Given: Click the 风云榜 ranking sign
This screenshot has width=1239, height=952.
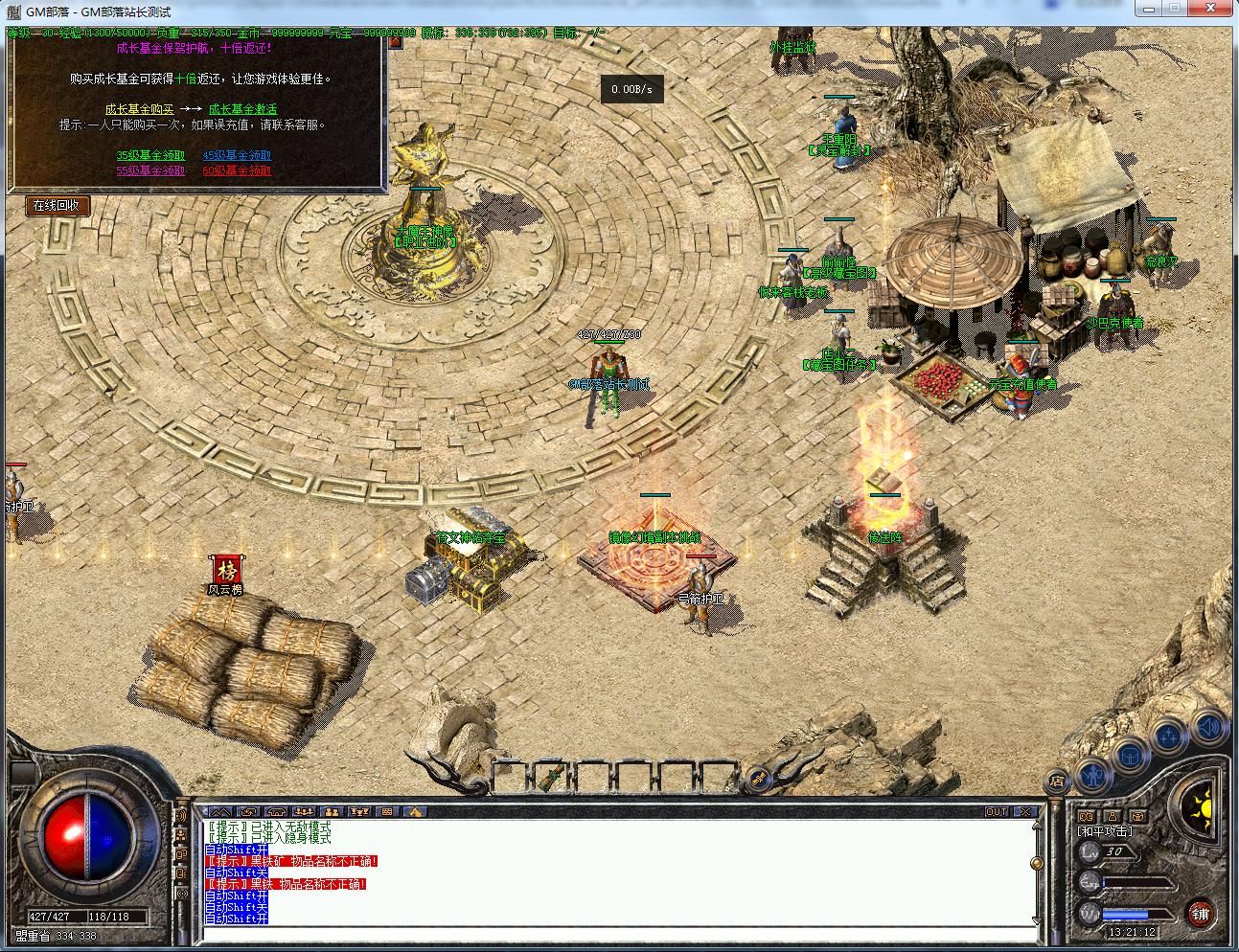Looking at the screenshot, I should point(226,571).
